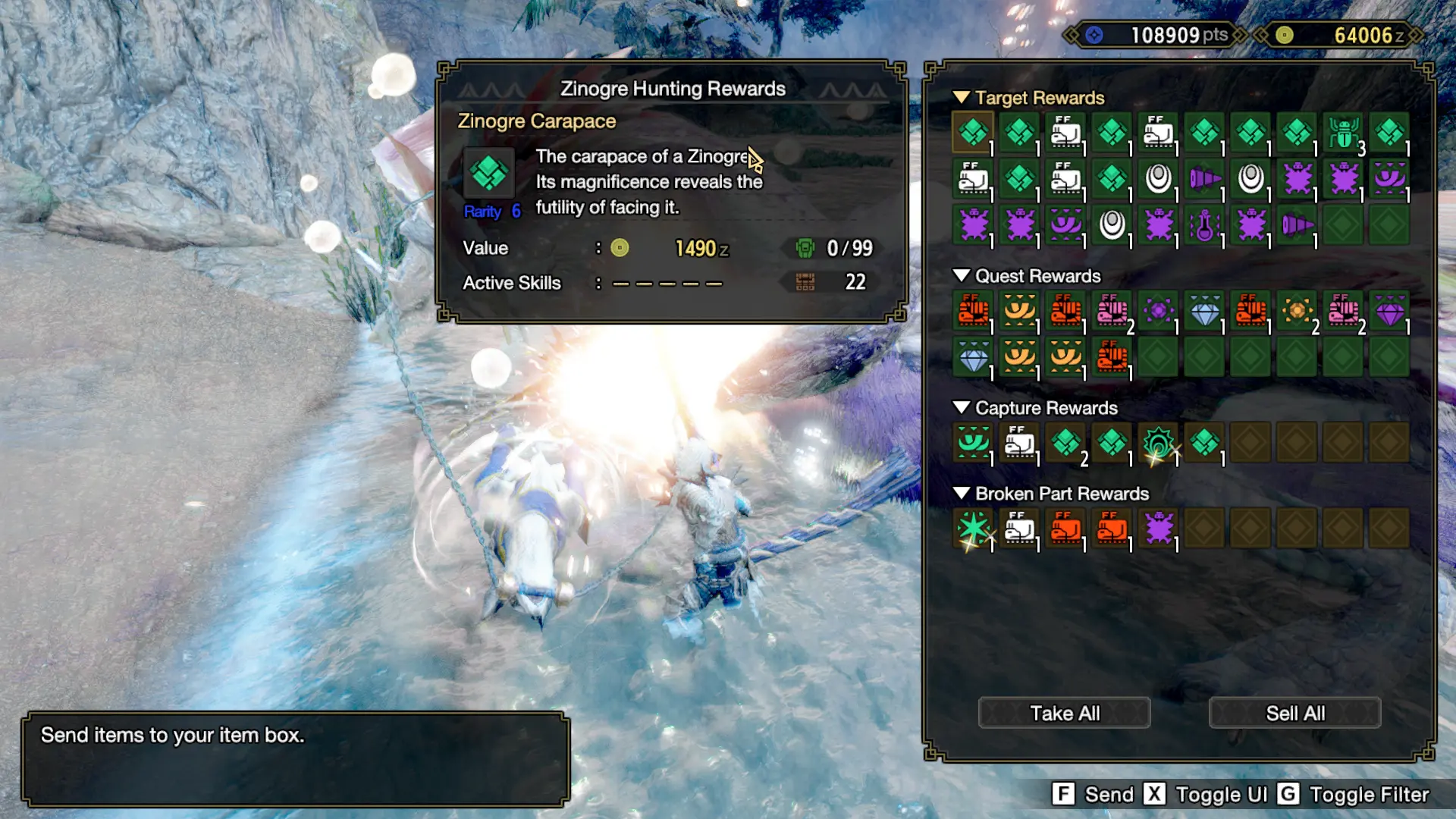
Task: Select the blue diamond gem in Quest Rewards
Action: [1203, 312]
